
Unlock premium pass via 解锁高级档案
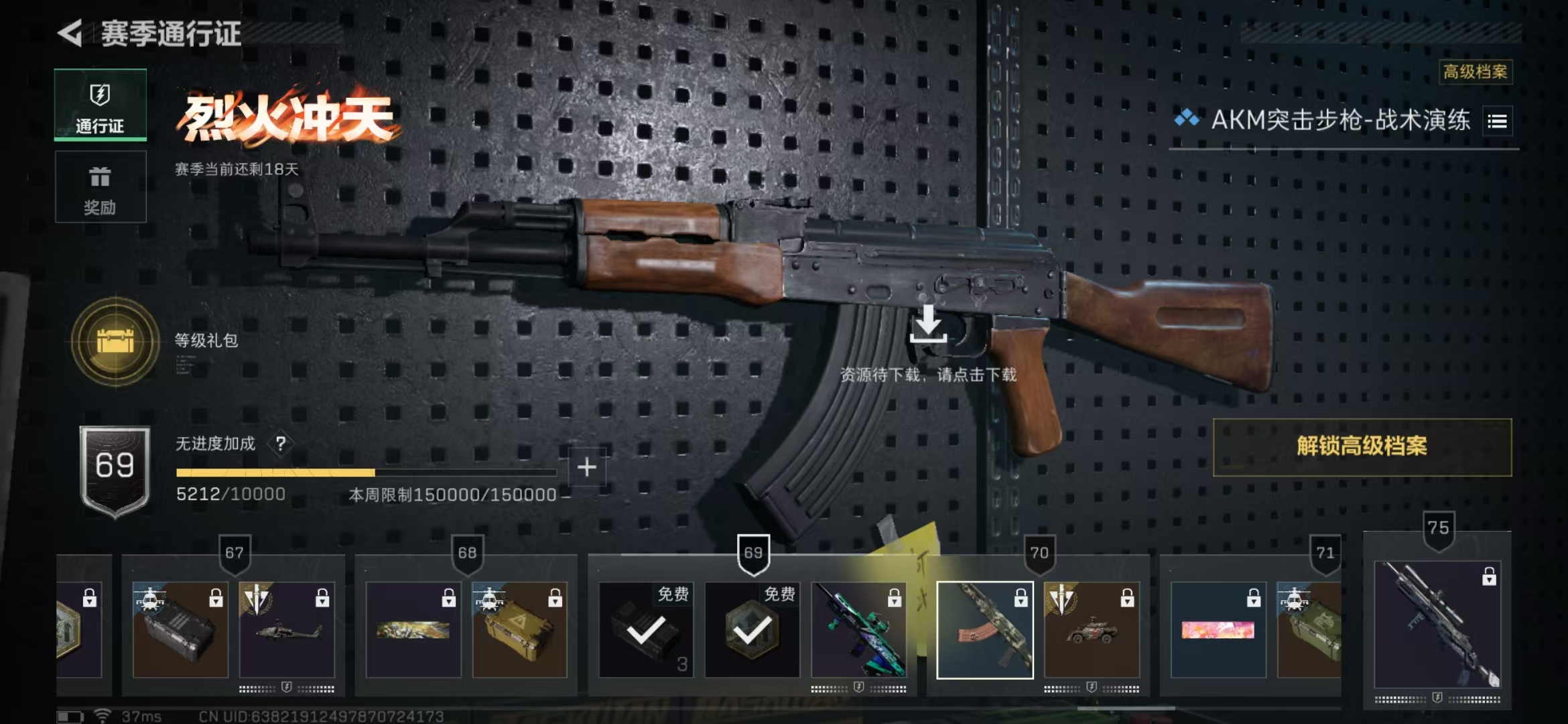pos(1362,447)
